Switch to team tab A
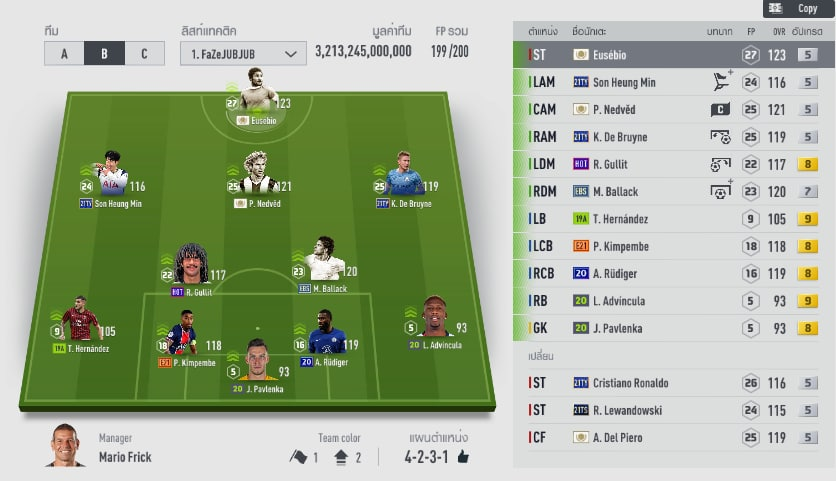The height and width of the screenshot is (481, 836). [x=64, y=53]
